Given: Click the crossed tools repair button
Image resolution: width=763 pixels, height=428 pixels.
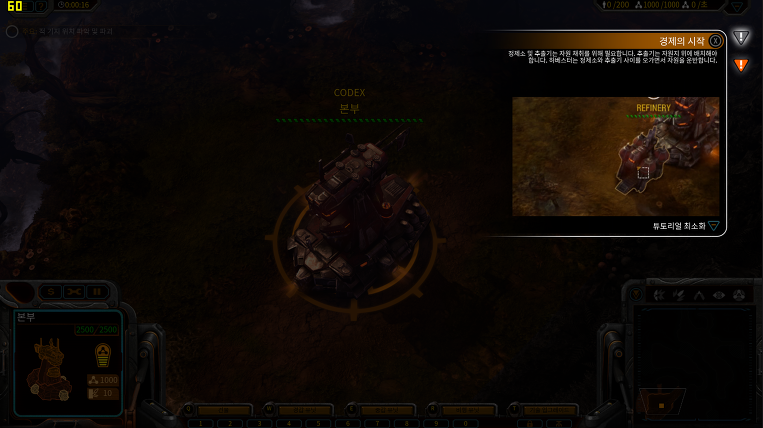Looking at the screenshot, I should 74,292.
